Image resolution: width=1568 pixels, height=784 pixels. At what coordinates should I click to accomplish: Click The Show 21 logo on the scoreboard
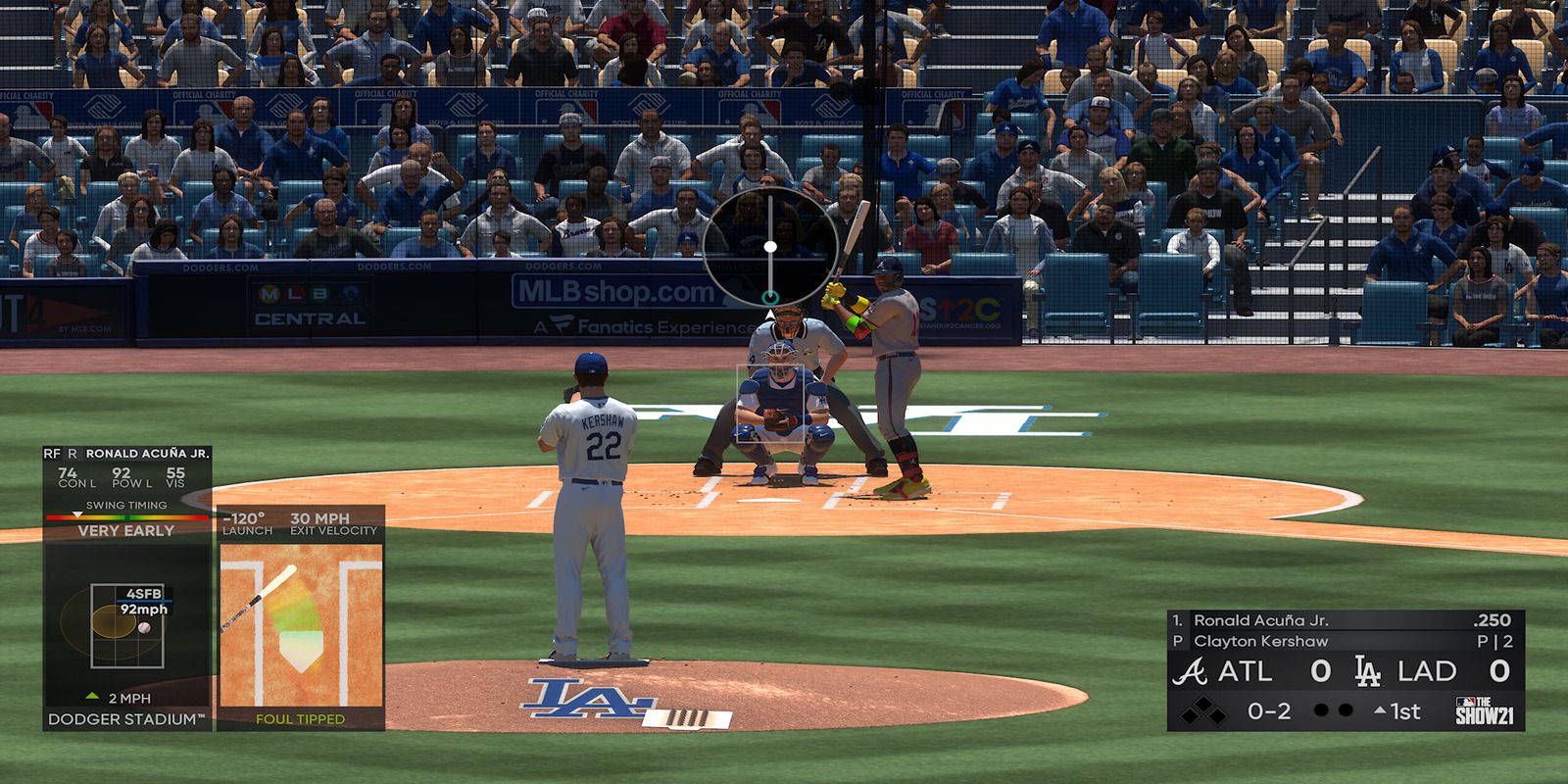pos(1486,711)
